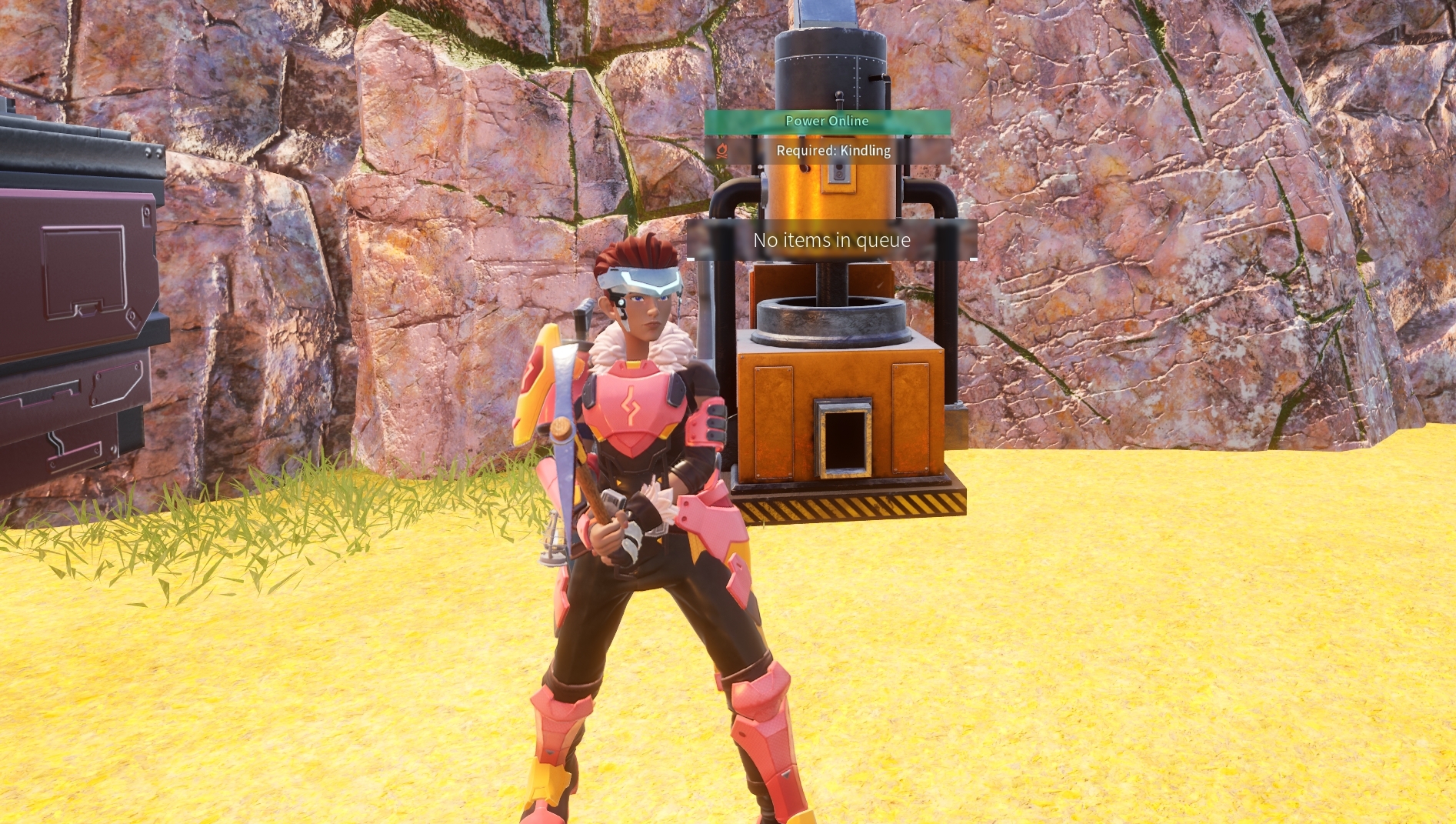Toggle the Required: Kindling indicator

(x=833, y=150)
